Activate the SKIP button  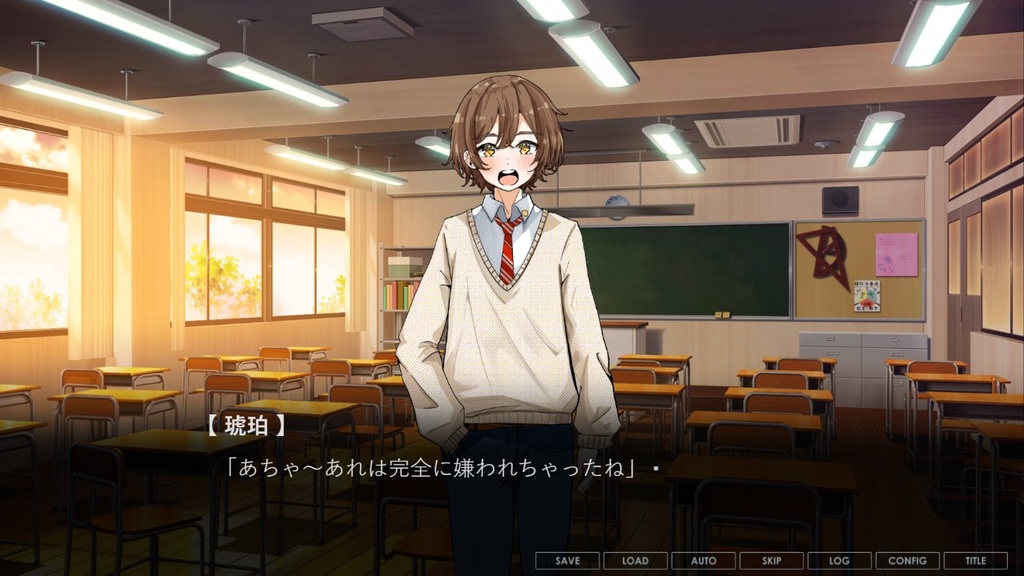coord(771,561)
